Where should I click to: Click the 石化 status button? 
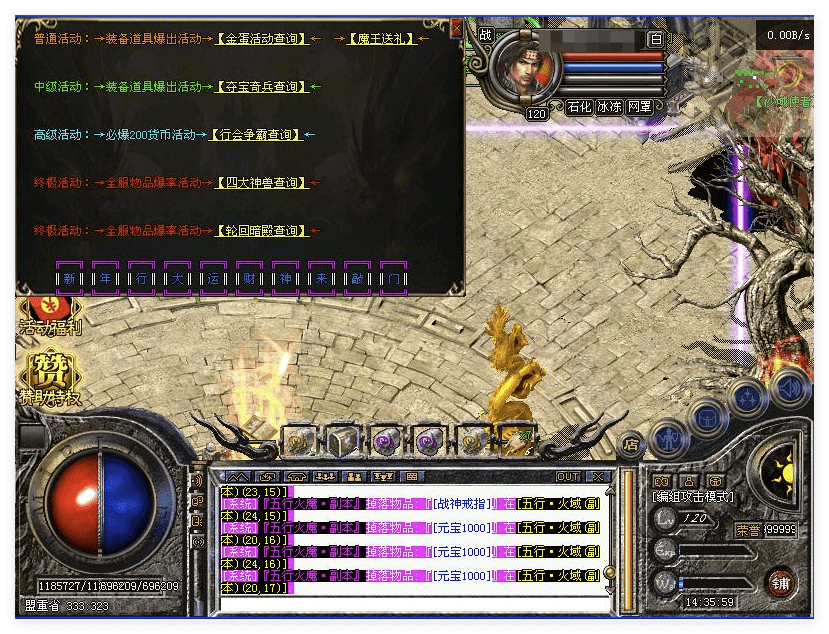(579, 107)
